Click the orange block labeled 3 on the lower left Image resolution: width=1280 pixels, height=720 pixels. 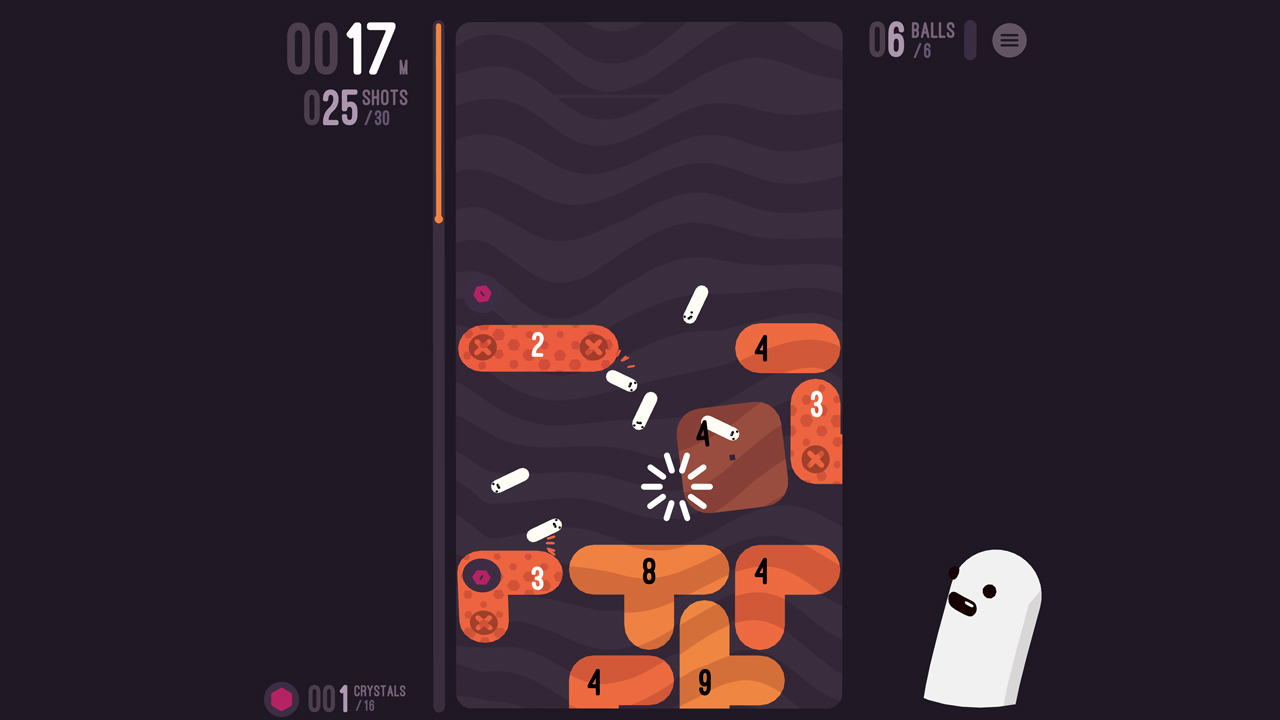click(x=537, y=576)
